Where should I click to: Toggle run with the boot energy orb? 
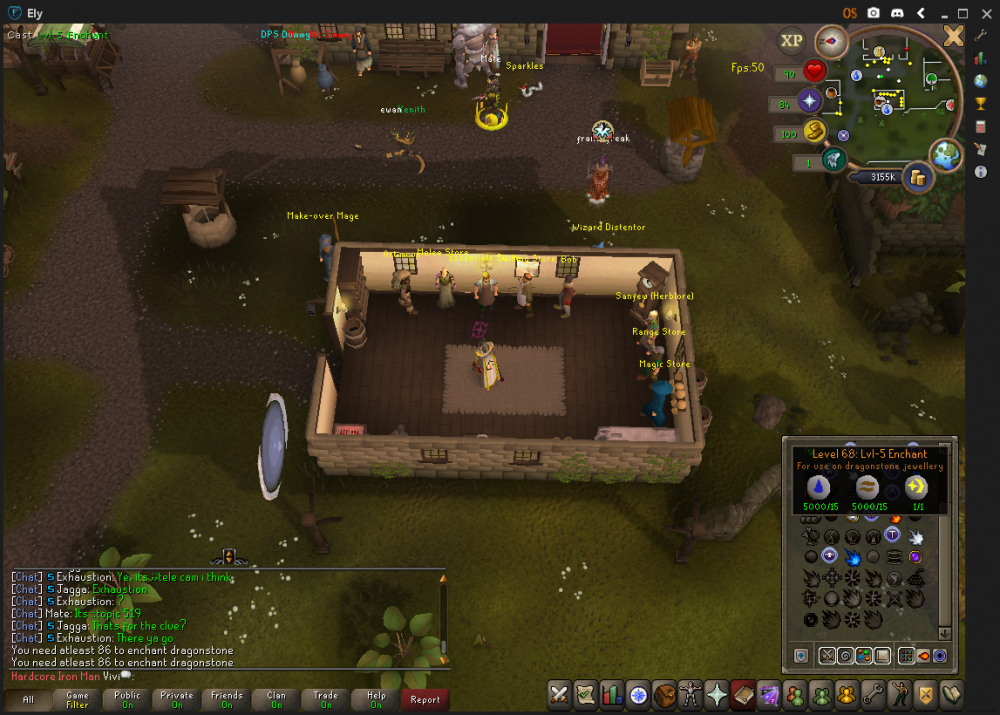pos(813,131)
